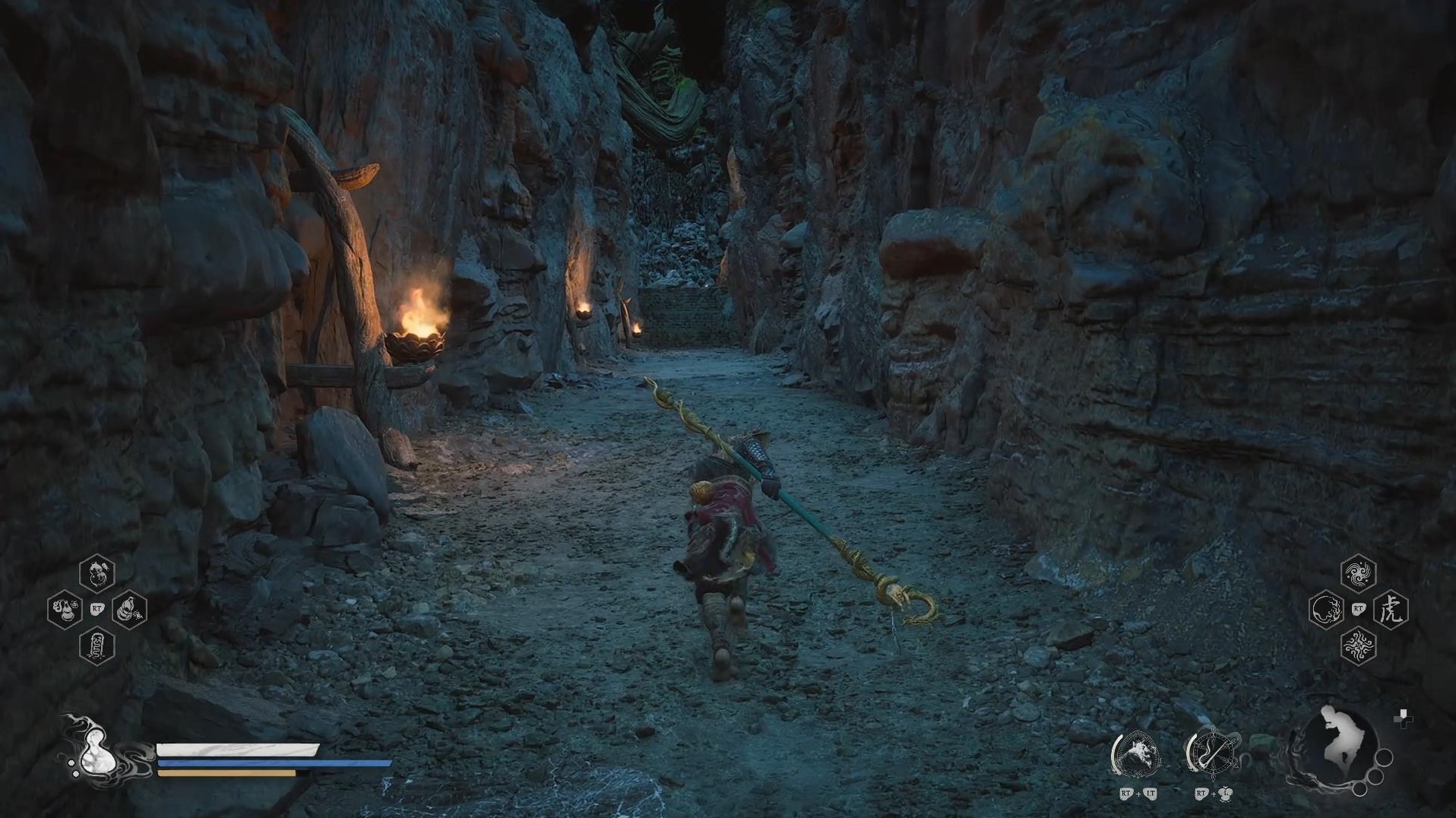Select the top gourd item slot
1456x818 pixels.
[97, 573]
